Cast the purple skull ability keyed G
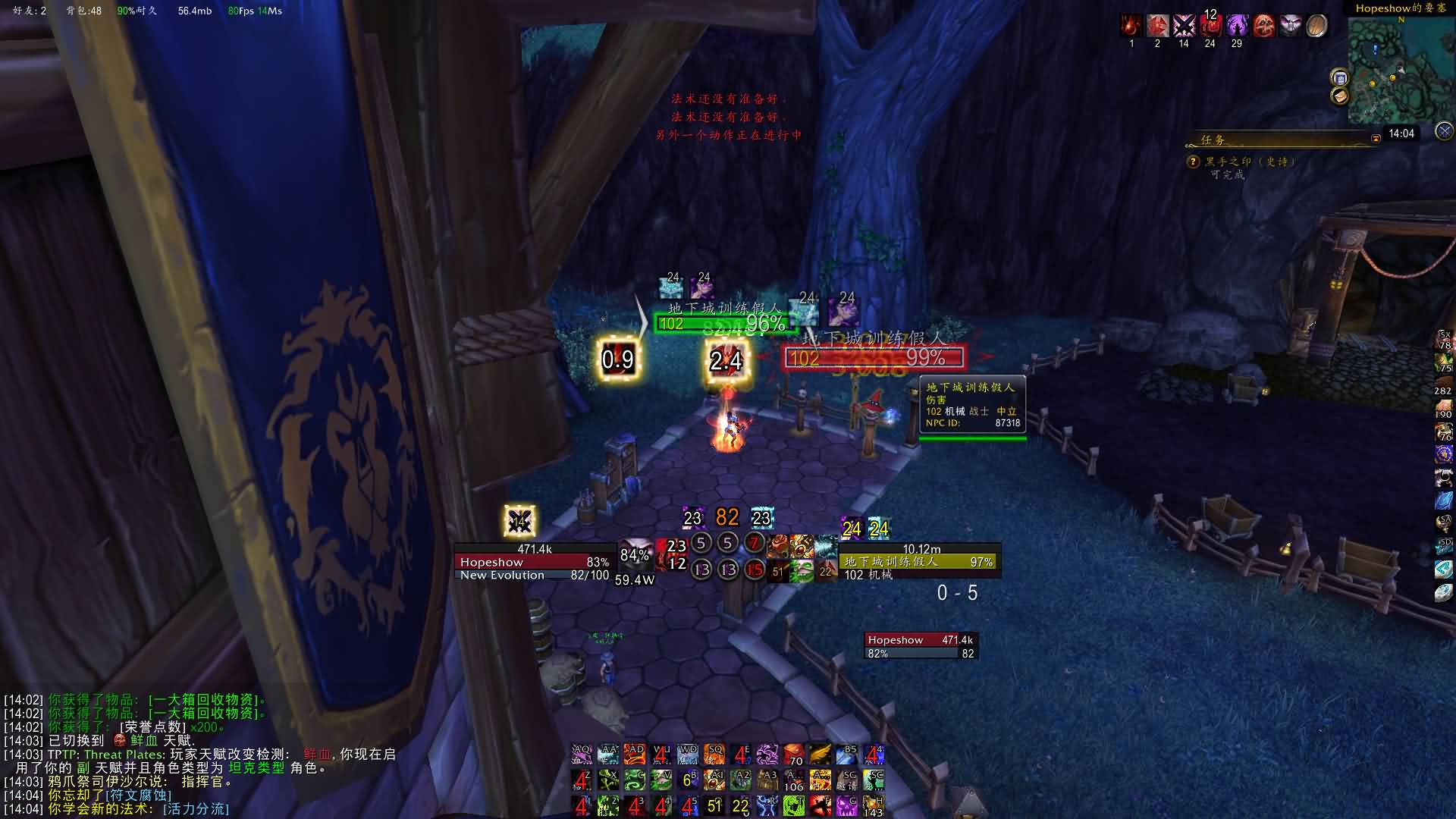 (846, 805)
